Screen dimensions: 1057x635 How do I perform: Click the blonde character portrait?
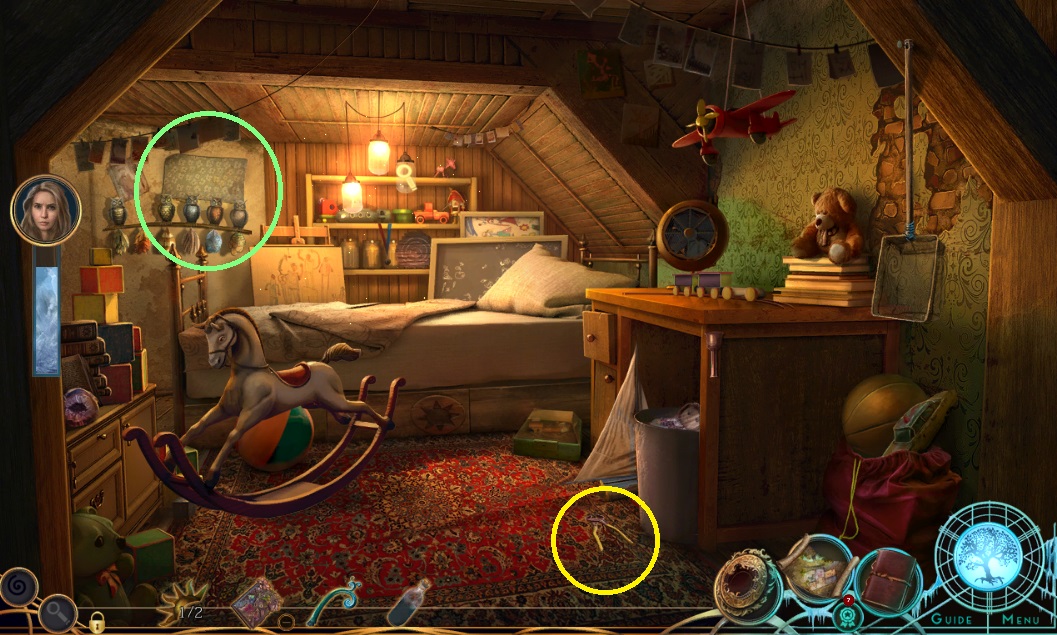(x=45, y=210)
